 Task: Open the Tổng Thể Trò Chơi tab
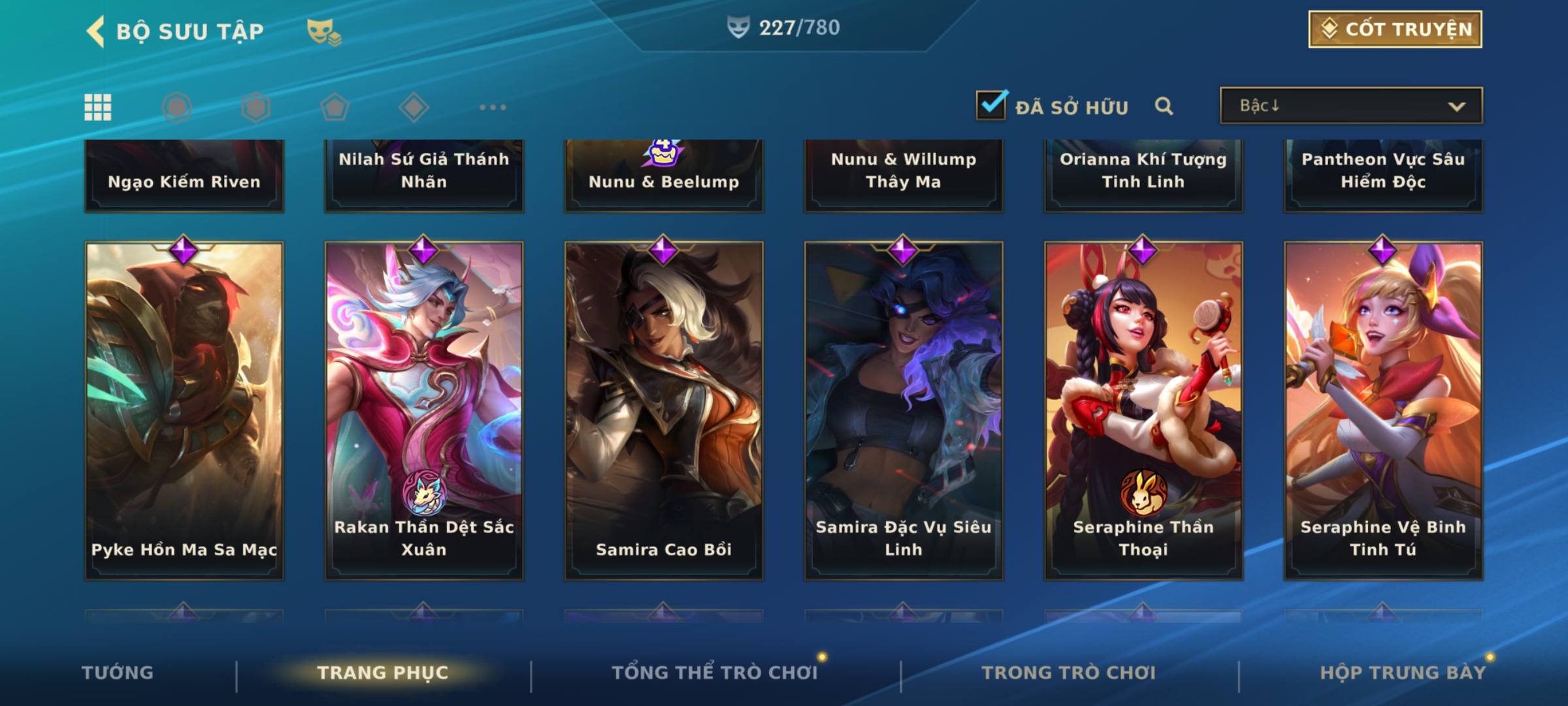tap(715, 673)
